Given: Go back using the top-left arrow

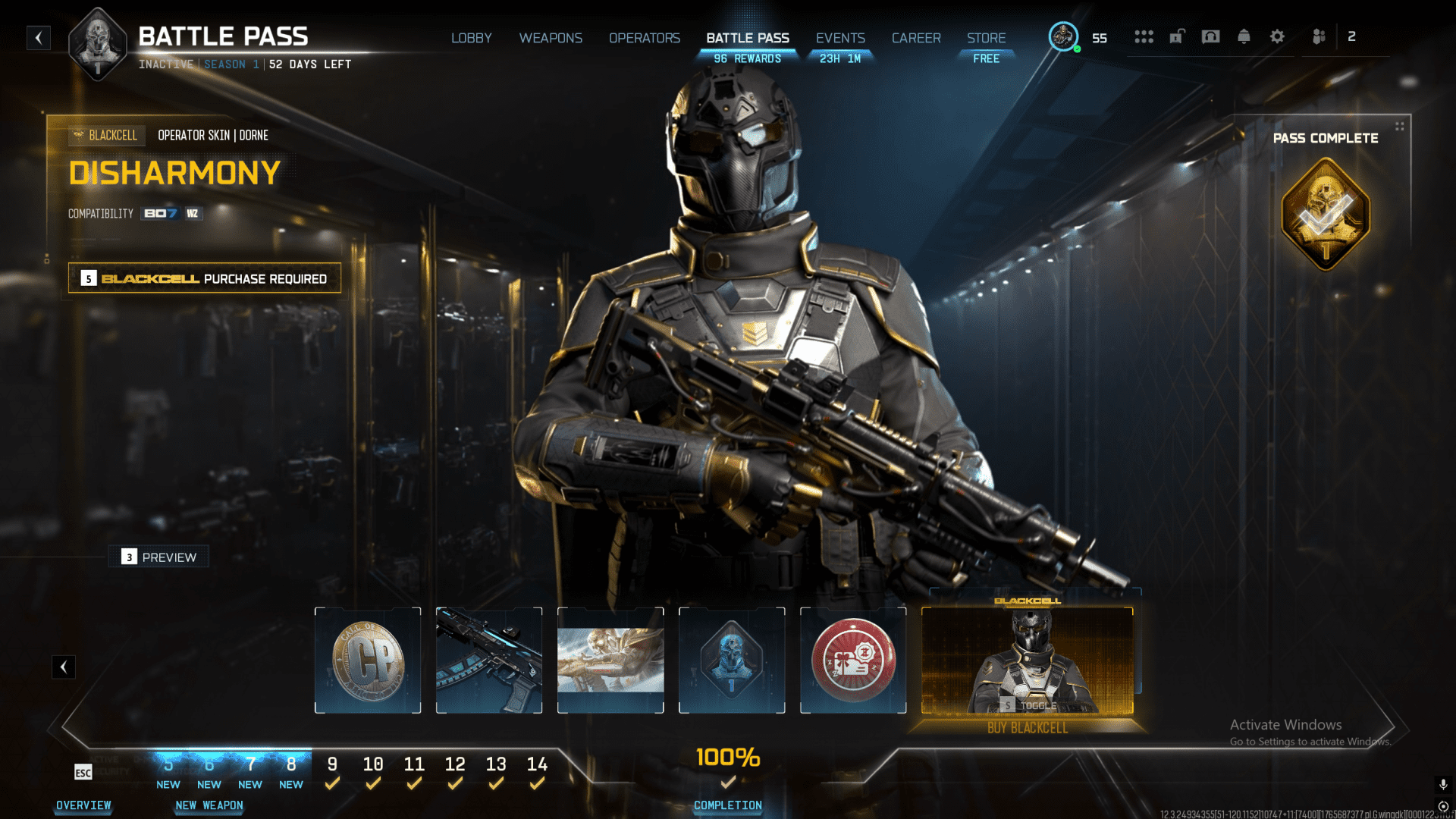Looking at the screenshot, I should pyautogui.click(x=39, y=38).
